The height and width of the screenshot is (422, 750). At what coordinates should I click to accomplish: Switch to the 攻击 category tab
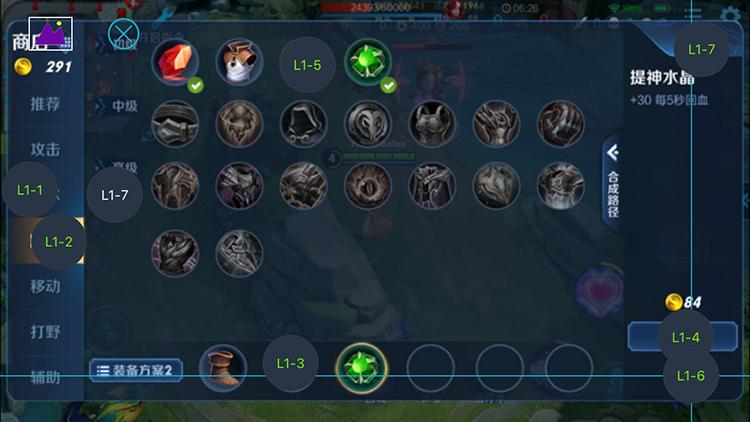point(45,150)
